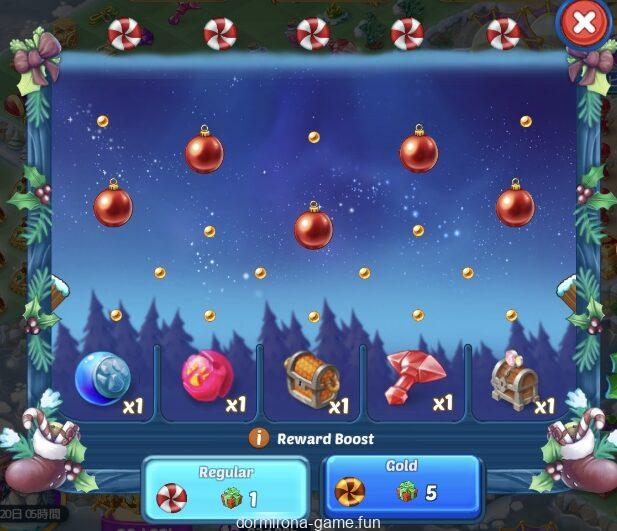Select the blue orb reward slot
This screenshot has width=617, height=531.
tap(103, 378)
